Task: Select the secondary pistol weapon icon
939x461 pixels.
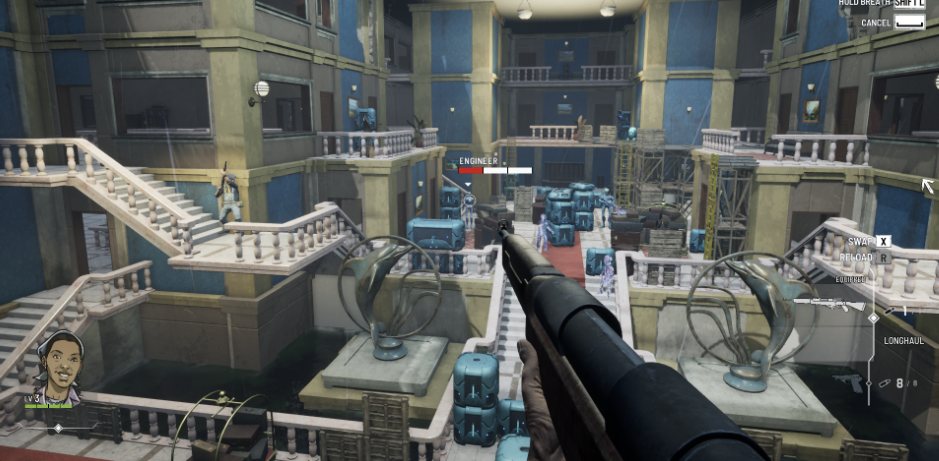Action: click(849, 382)
